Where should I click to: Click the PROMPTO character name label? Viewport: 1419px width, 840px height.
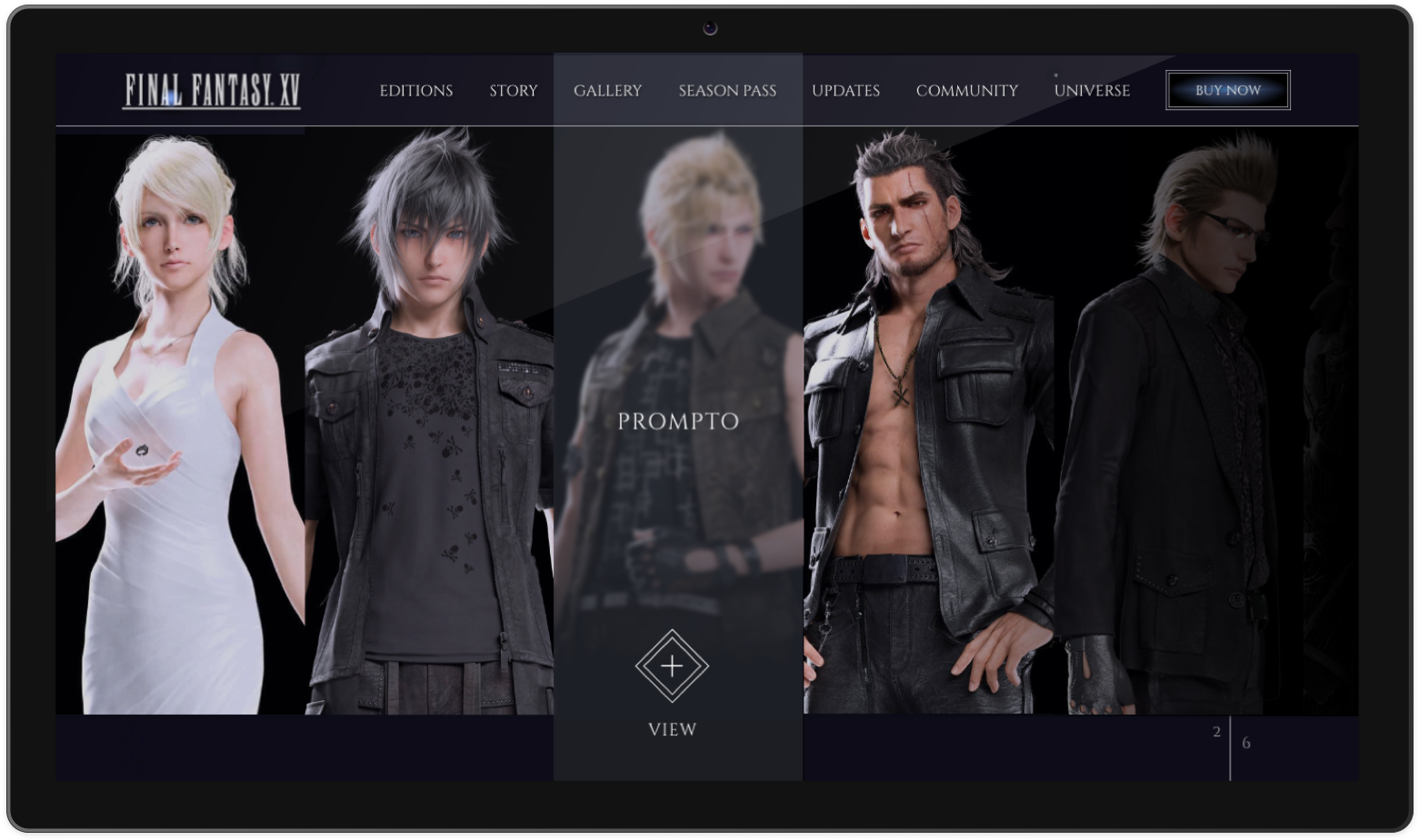pos(677,421)
